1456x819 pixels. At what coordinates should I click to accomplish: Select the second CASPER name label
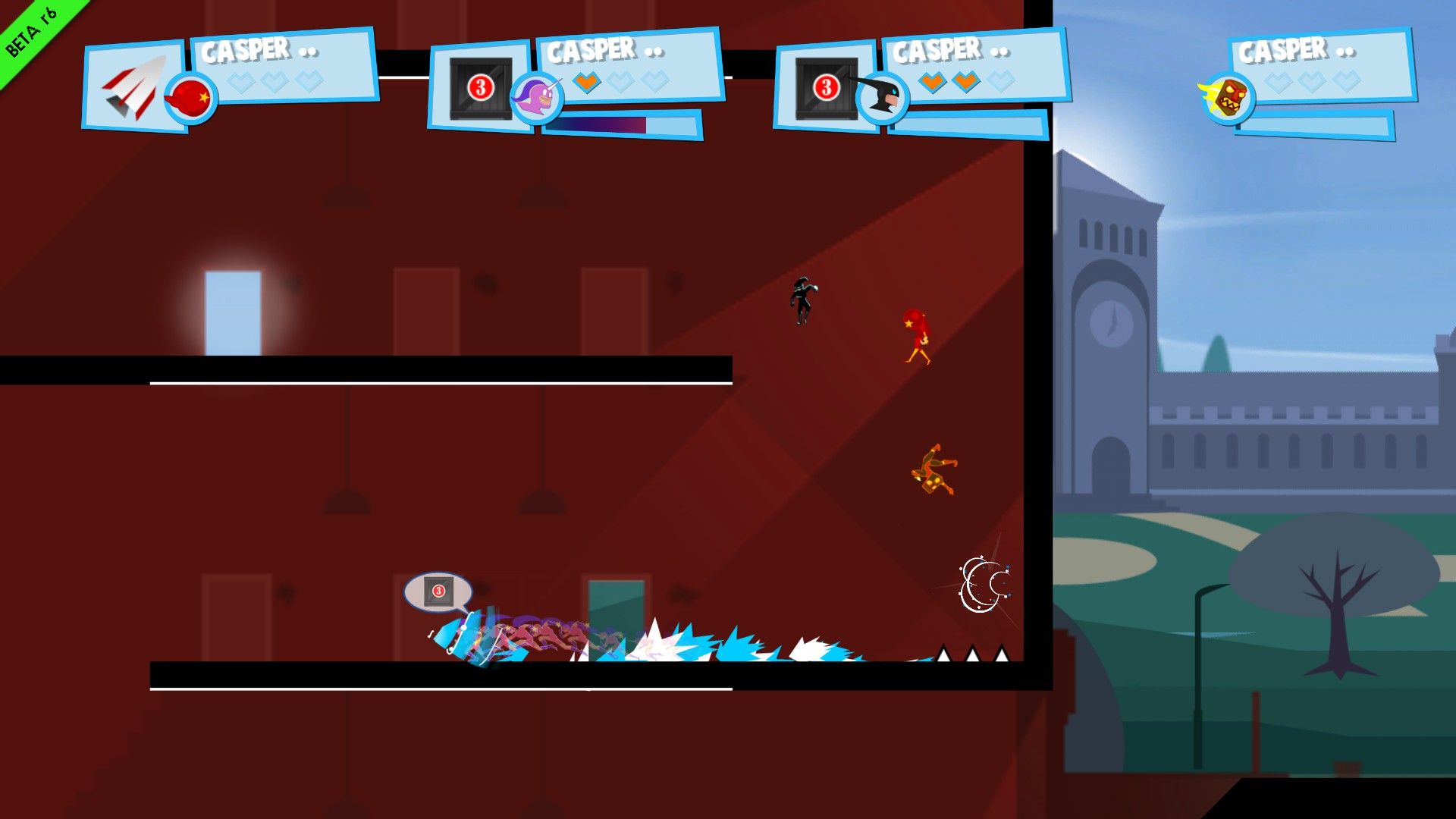point(591,50)
